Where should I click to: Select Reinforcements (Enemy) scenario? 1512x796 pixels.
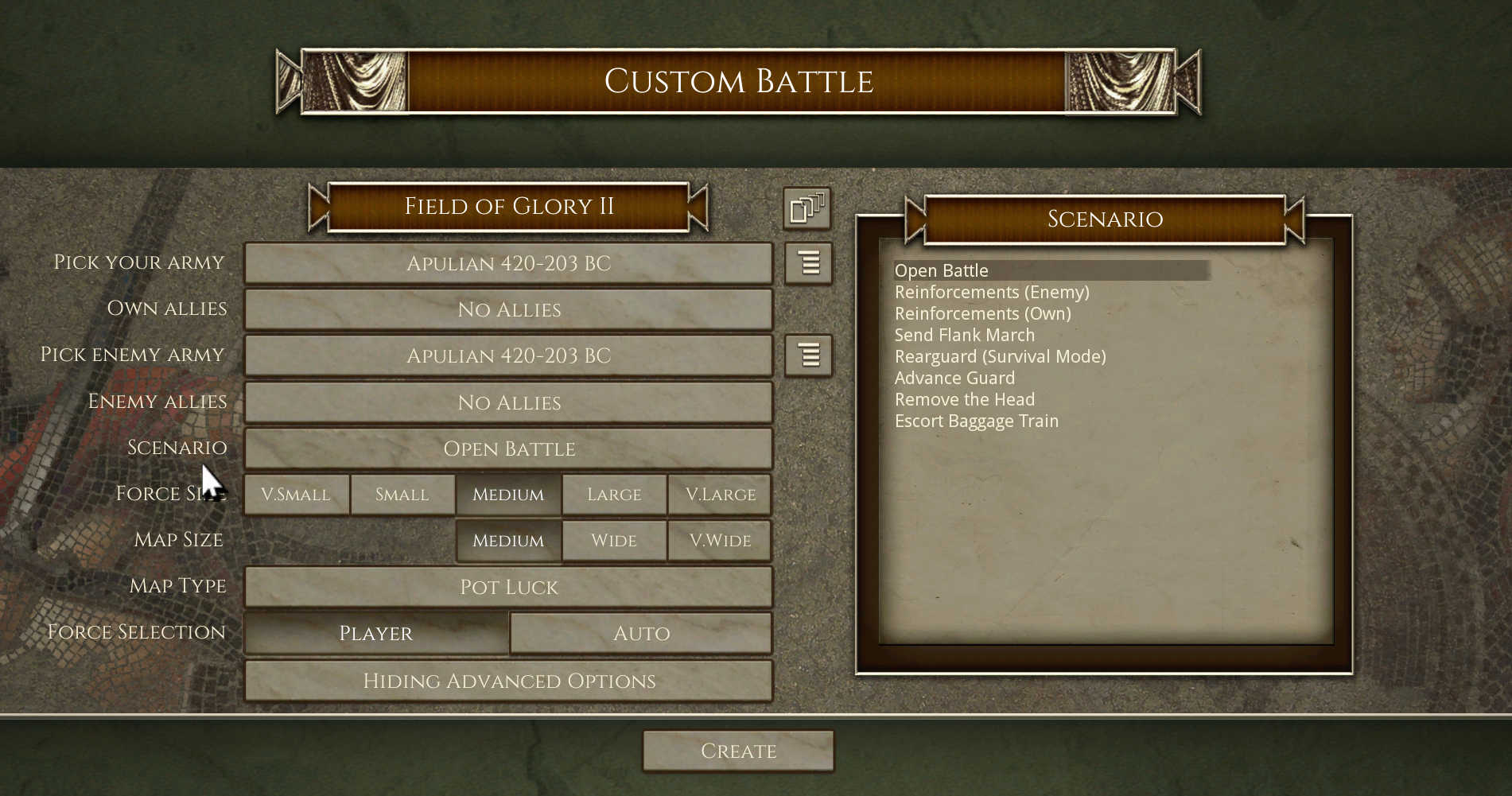[992, 293]
